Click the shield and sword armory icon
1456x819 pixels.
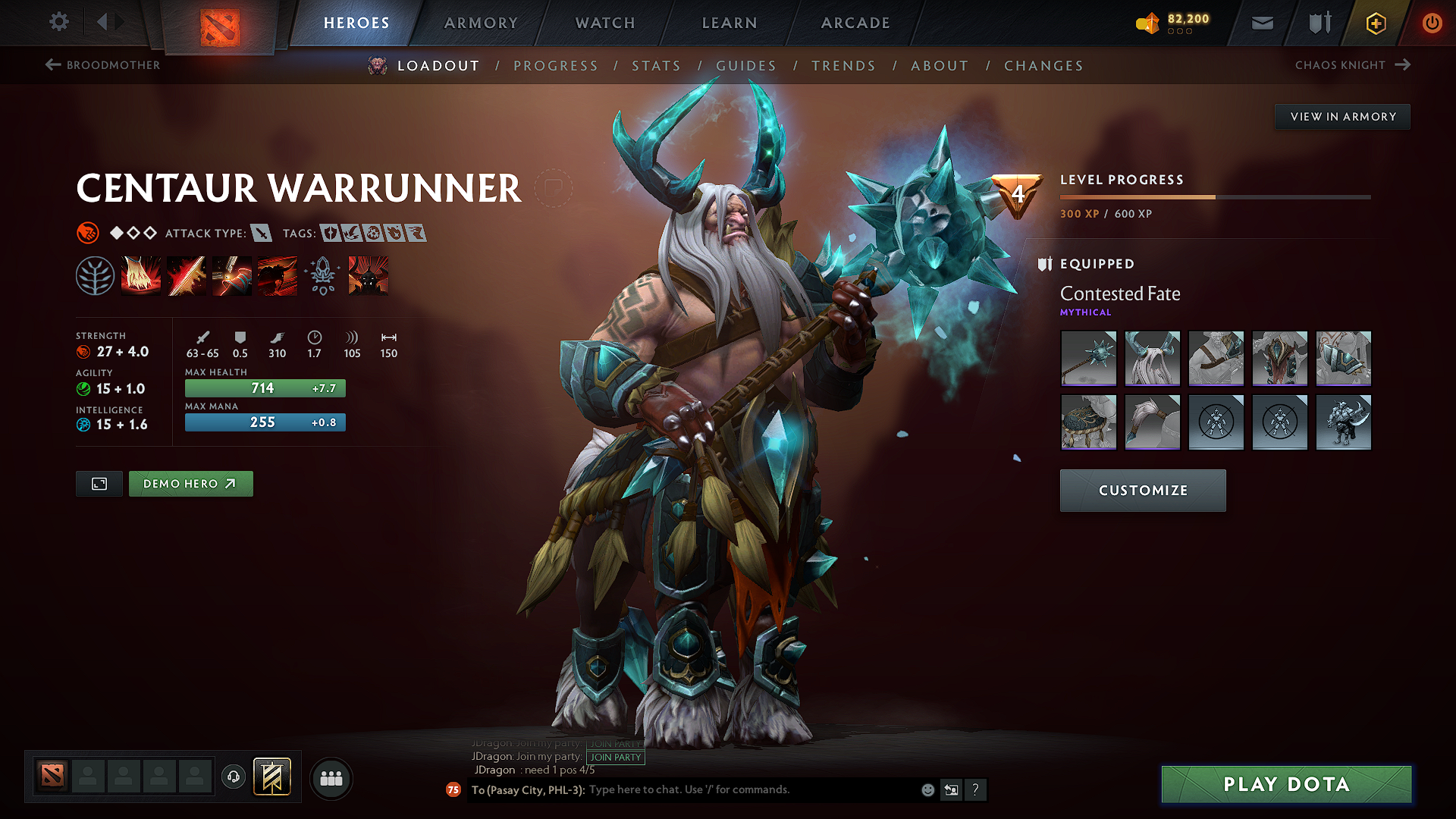pyautogui.click(x=1318, y=23)
